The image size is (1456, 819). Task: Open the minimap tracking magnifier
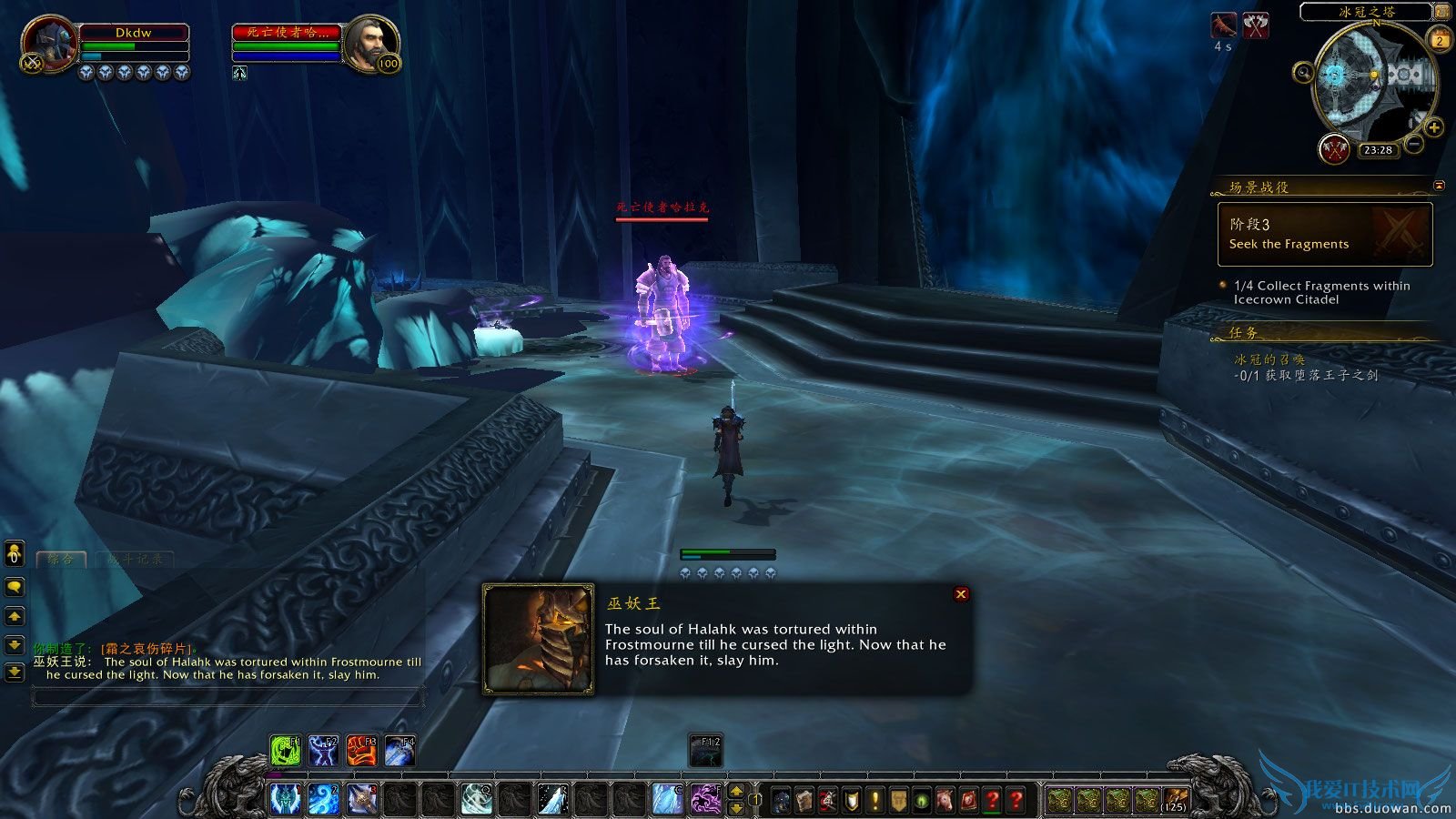coord(1303,74)
